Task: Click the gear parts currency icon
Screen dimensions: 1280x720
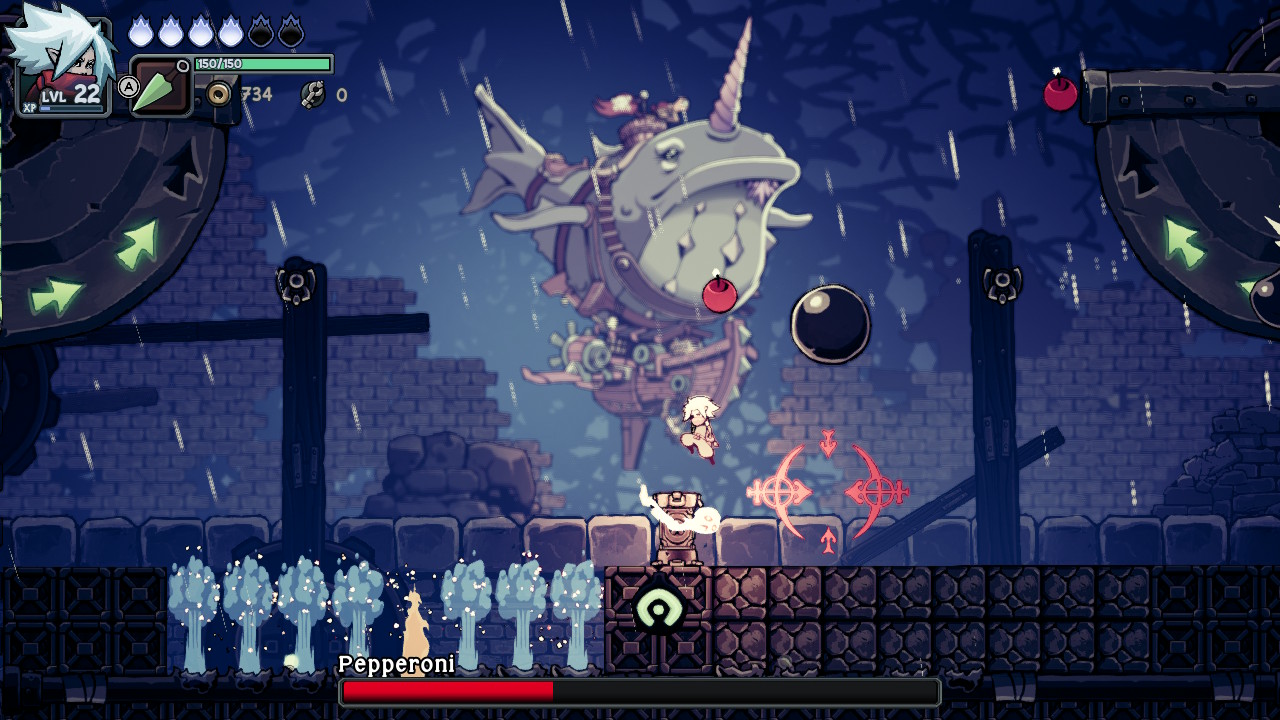Action: click(x=313, y=95)
